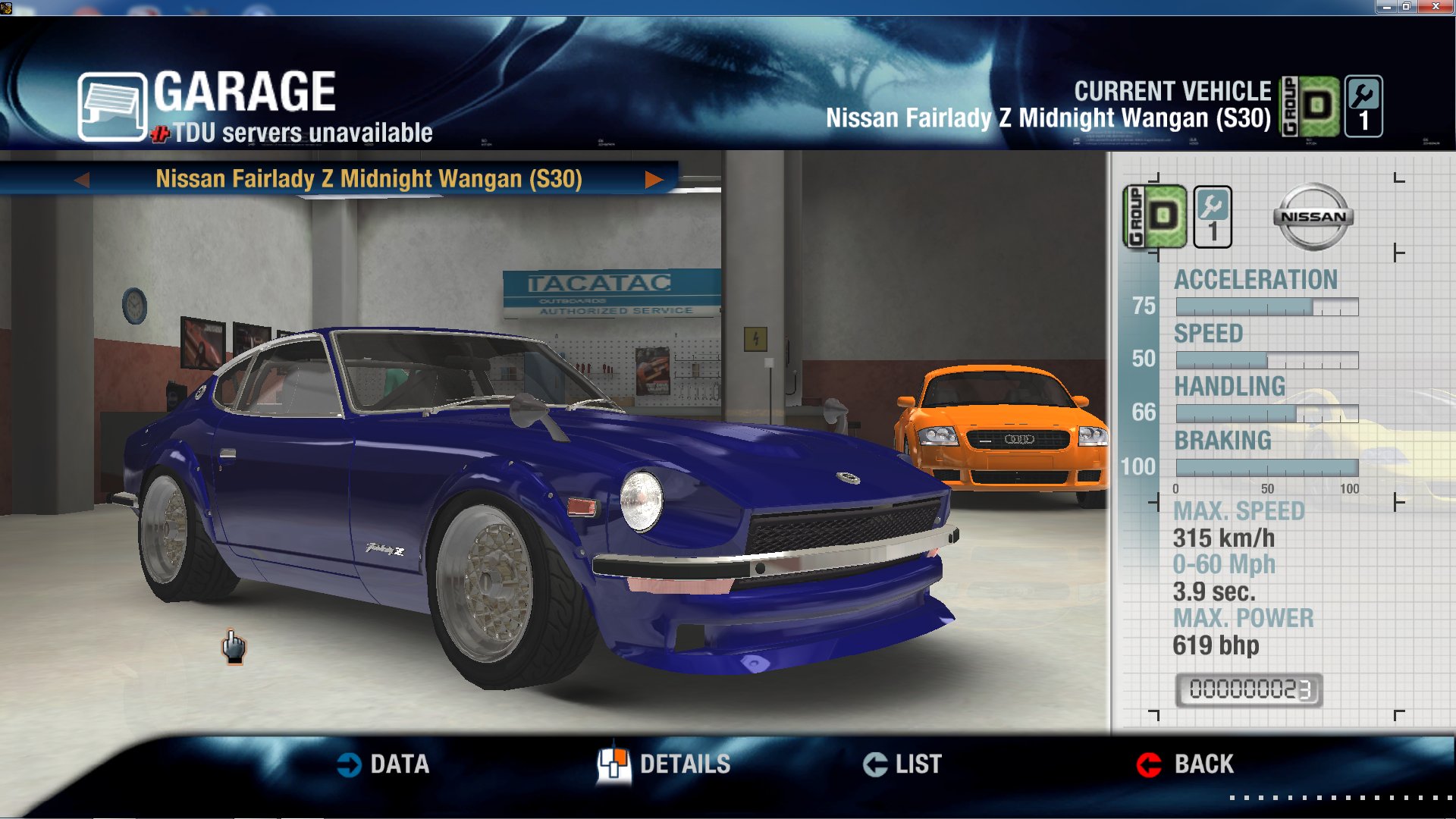Show the next car with right arrow
The width and height of the screenshot is (1456, 819).
click(653, 180)
